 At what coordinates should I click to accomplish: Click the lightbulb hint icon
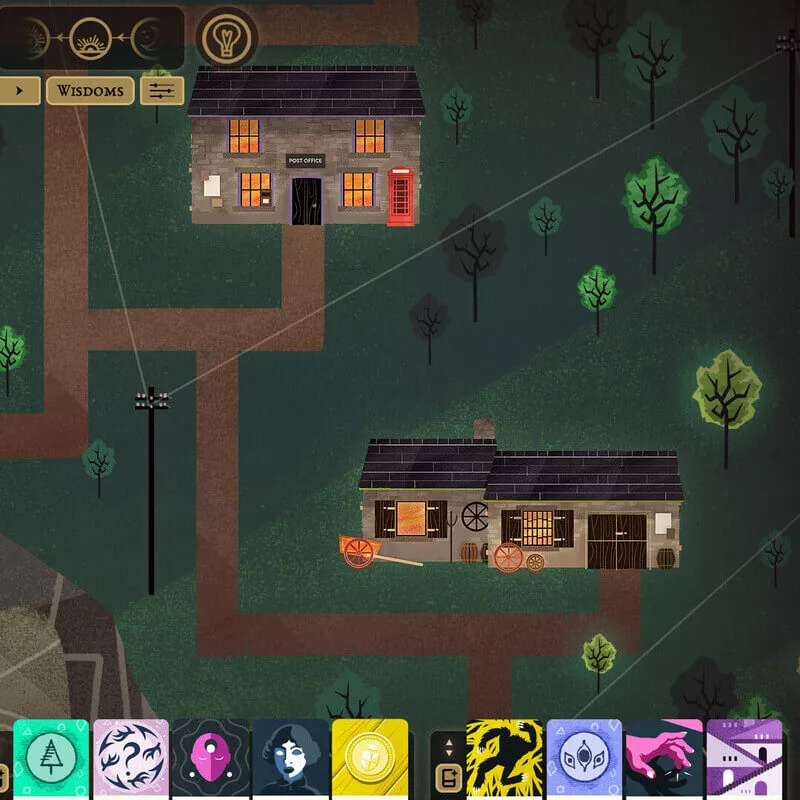coord(226,38)
